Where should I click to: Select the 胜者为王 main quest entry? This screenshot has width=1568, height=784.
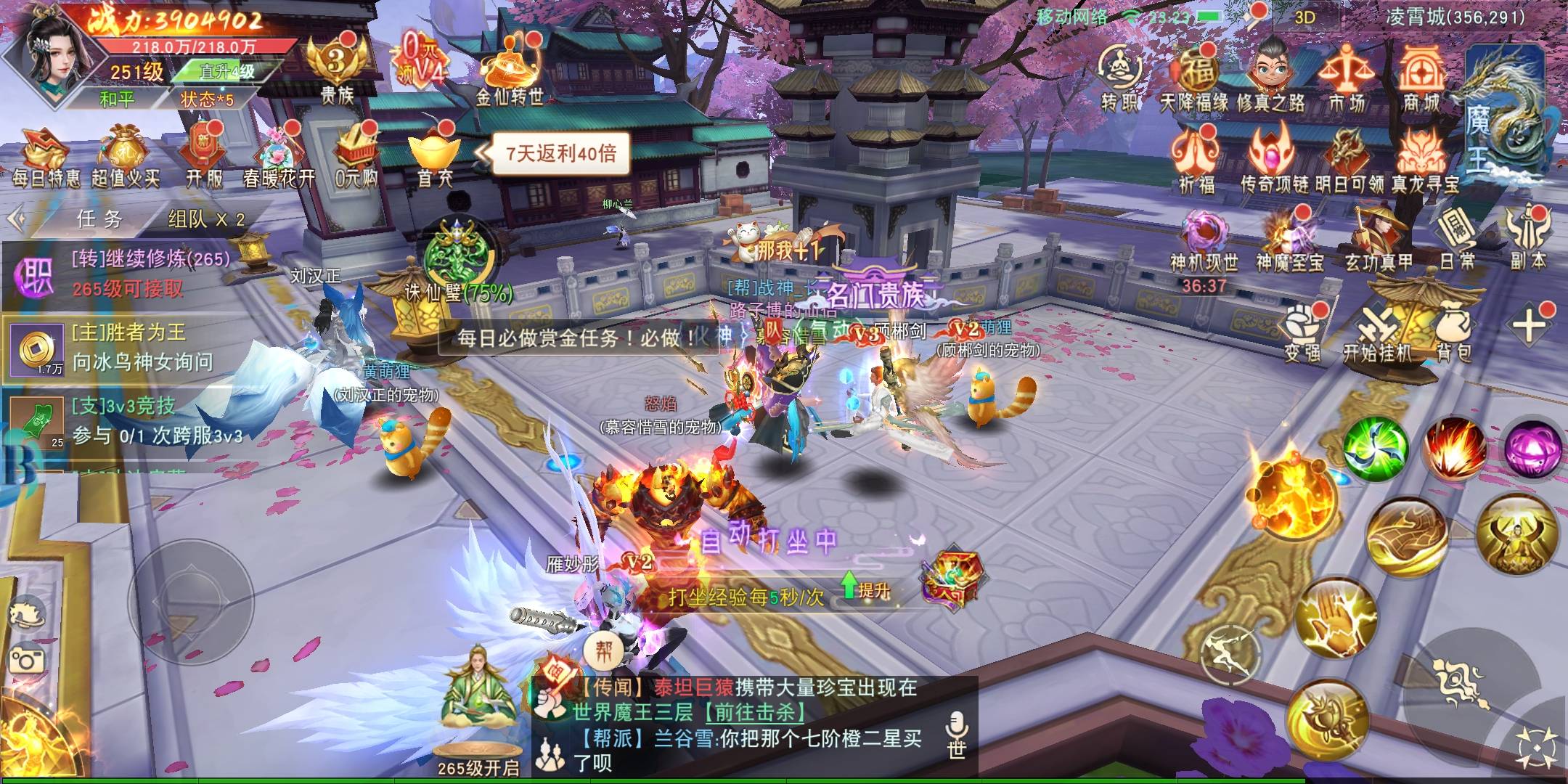tap(127, 347)
